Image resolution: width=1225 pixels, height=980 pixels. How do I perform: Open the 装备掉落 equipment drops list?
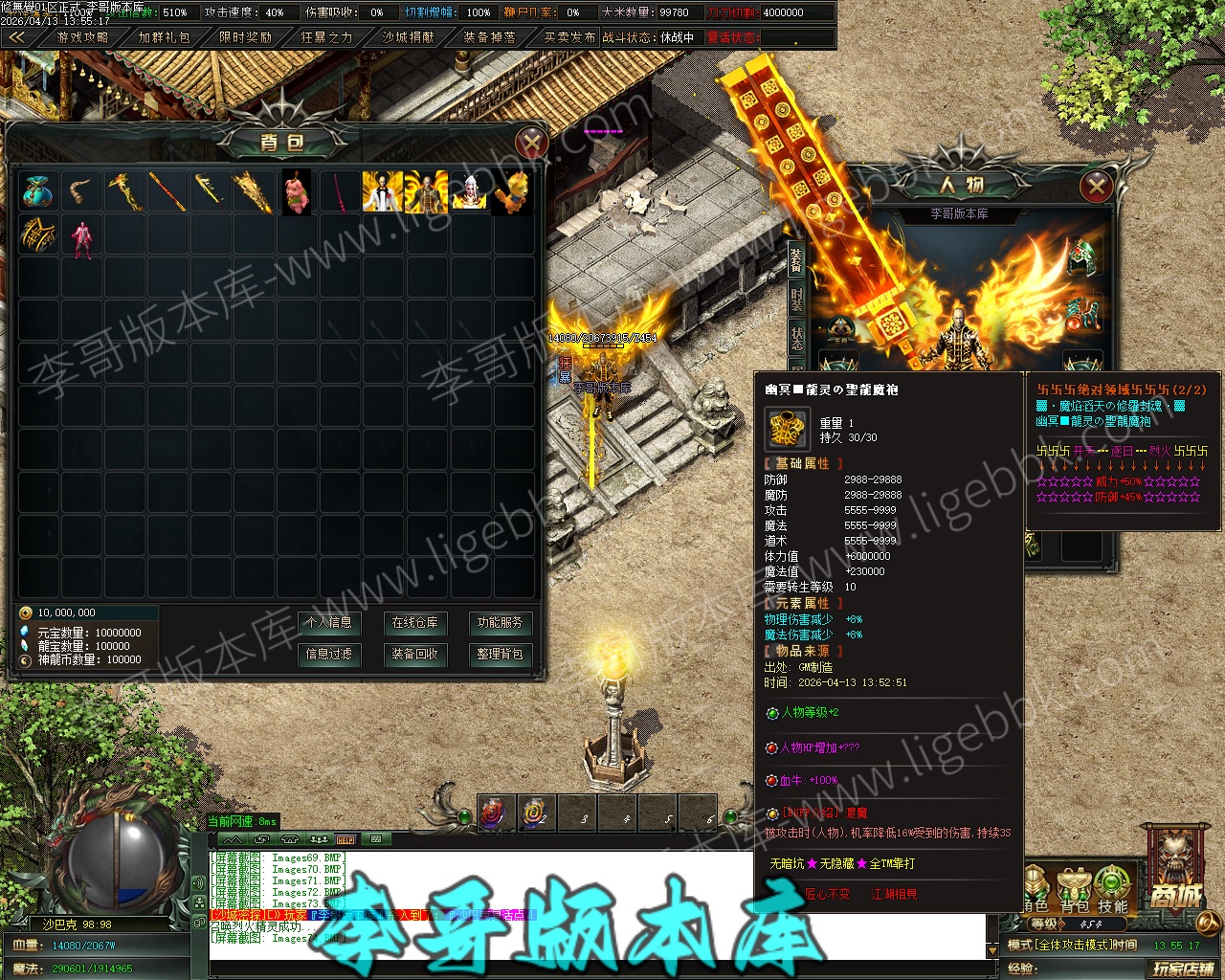[x=489, y=37]
